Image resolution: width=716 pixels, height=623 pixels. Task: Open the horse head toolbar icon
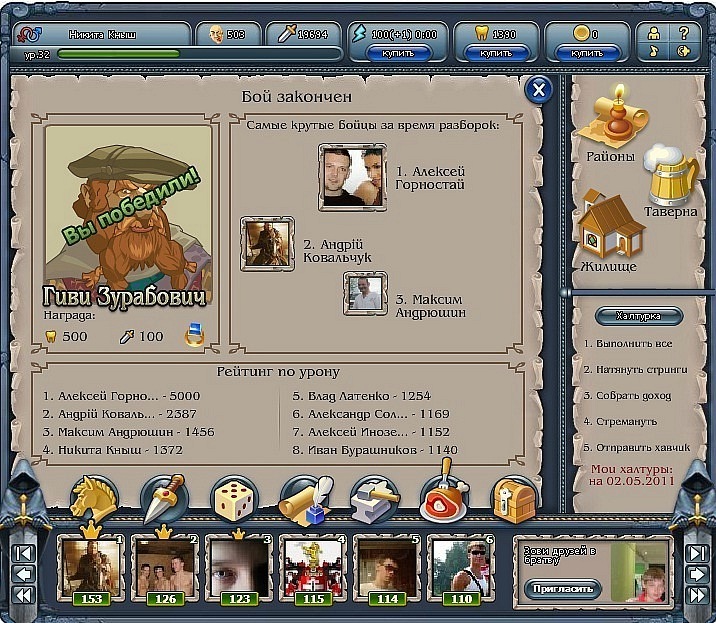(94, 498)
